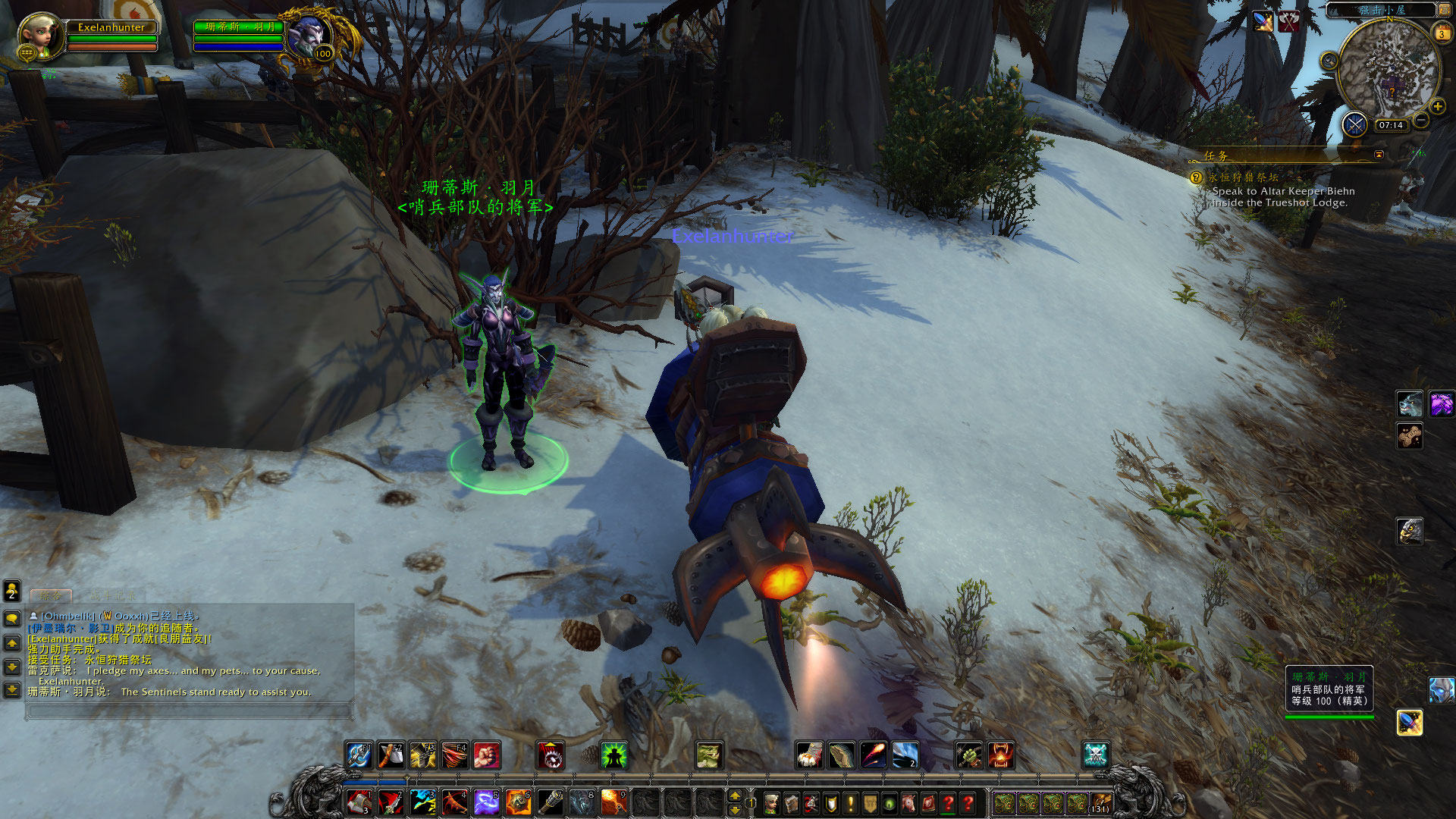
Task: Select the night elf target portrait
Action: click(x=310, y=36)
